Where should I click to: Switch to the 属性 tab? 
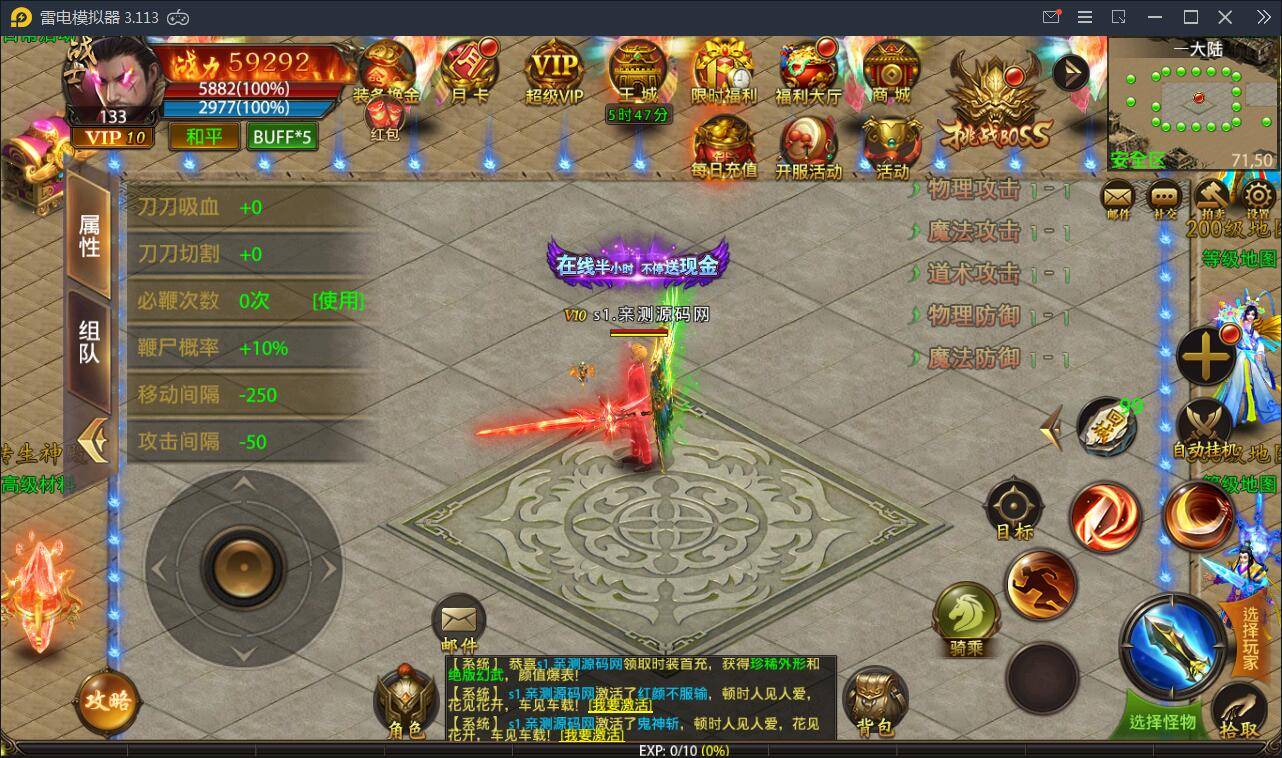[90, 235]
